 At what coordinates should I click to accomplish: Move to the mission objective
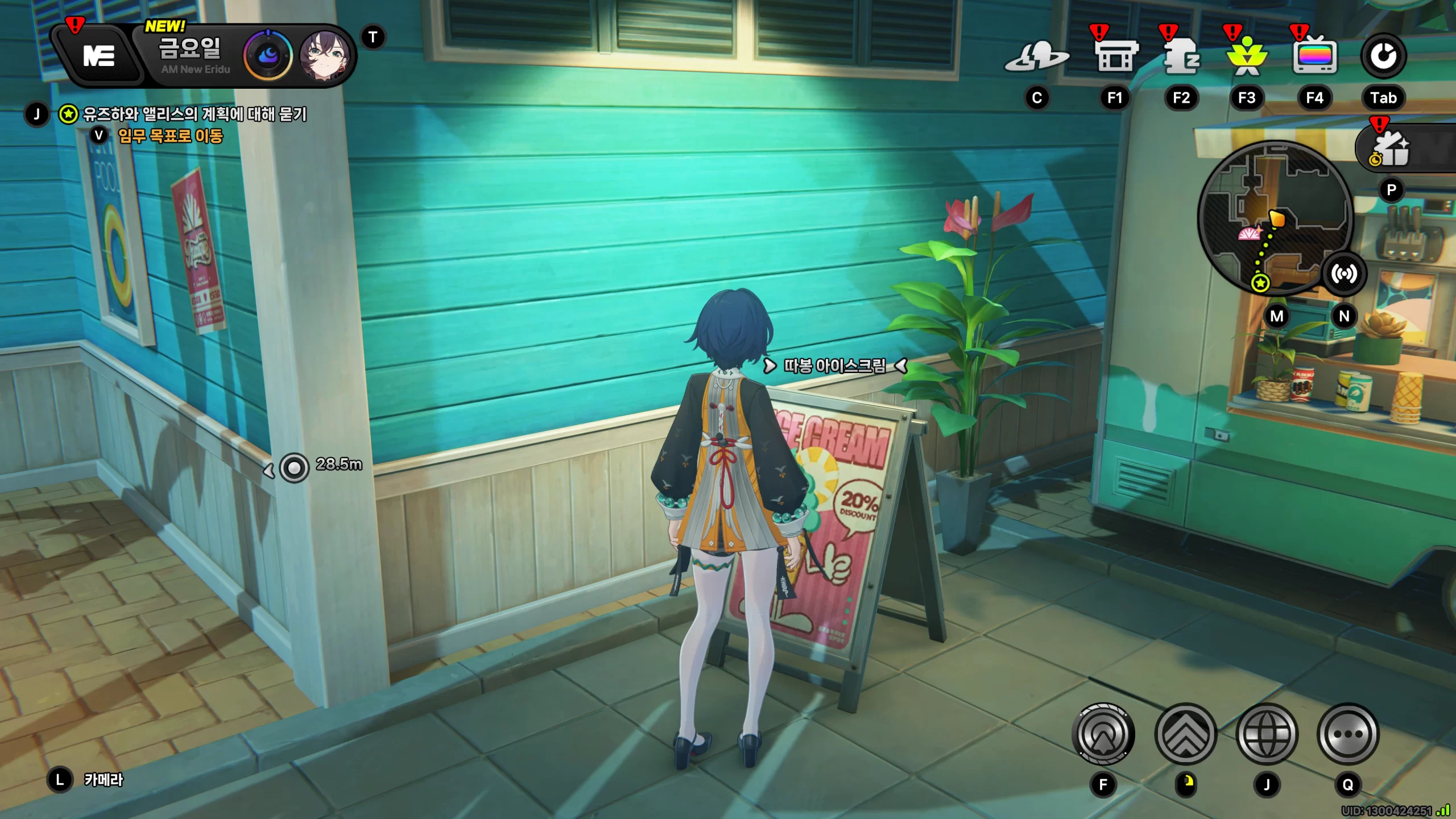pyautogui.click(x=169, y=136)
